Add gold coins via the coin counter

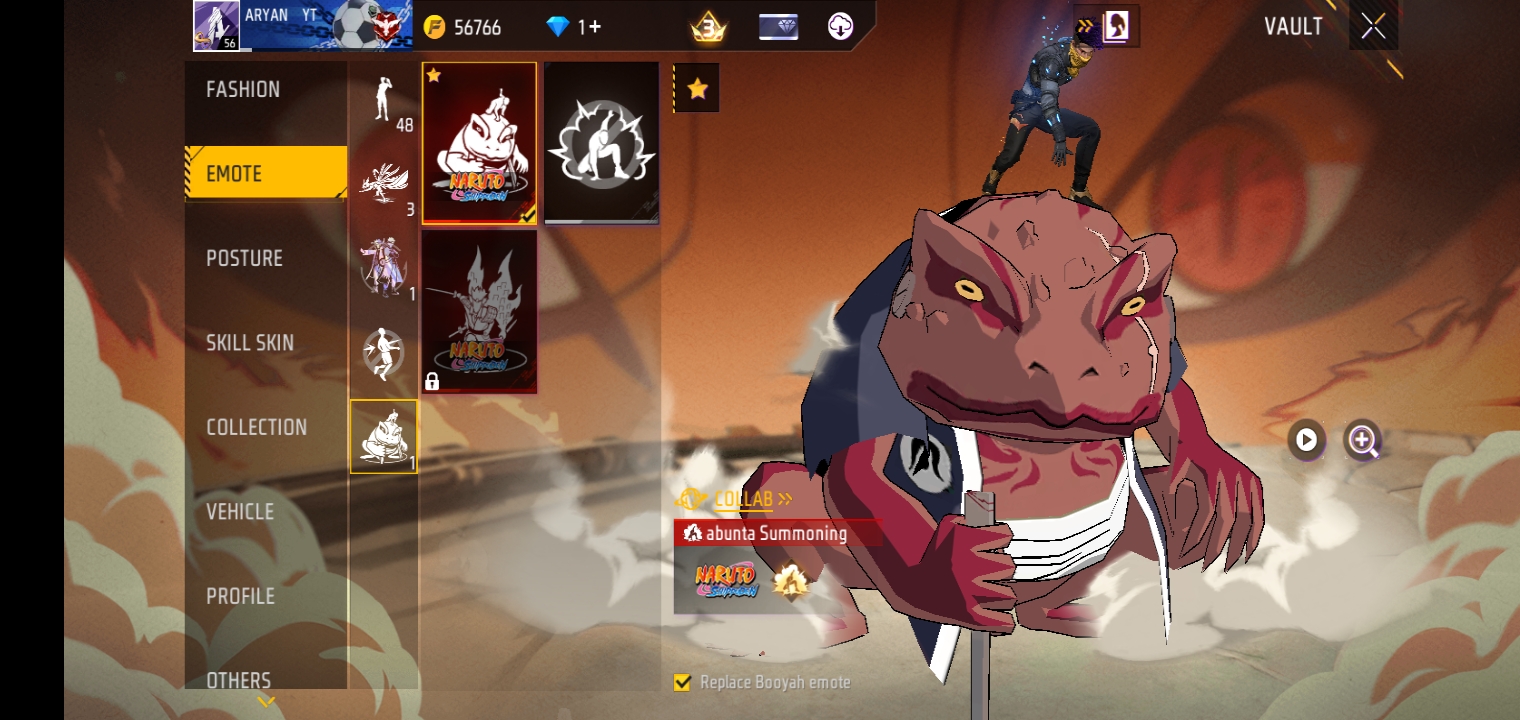point(463,27)
